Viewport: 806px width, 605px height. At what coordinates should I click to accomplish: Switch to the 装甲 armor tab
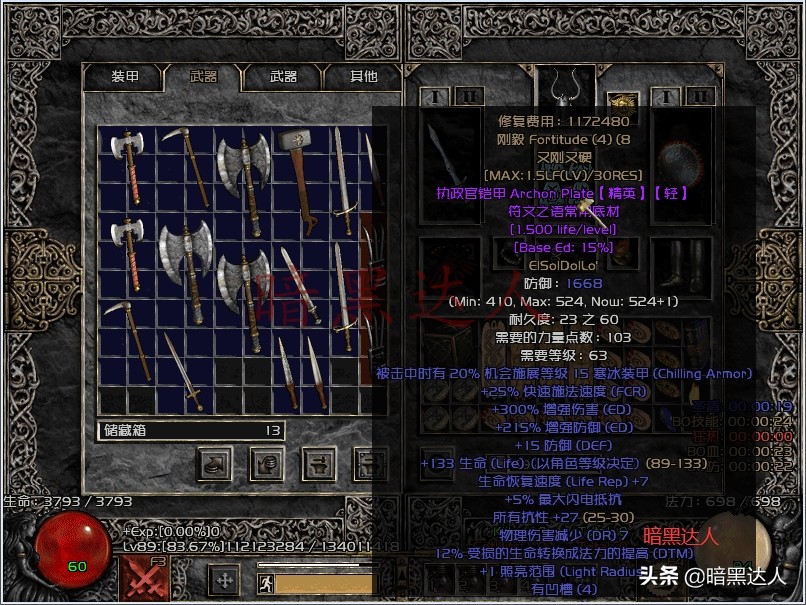124,76
